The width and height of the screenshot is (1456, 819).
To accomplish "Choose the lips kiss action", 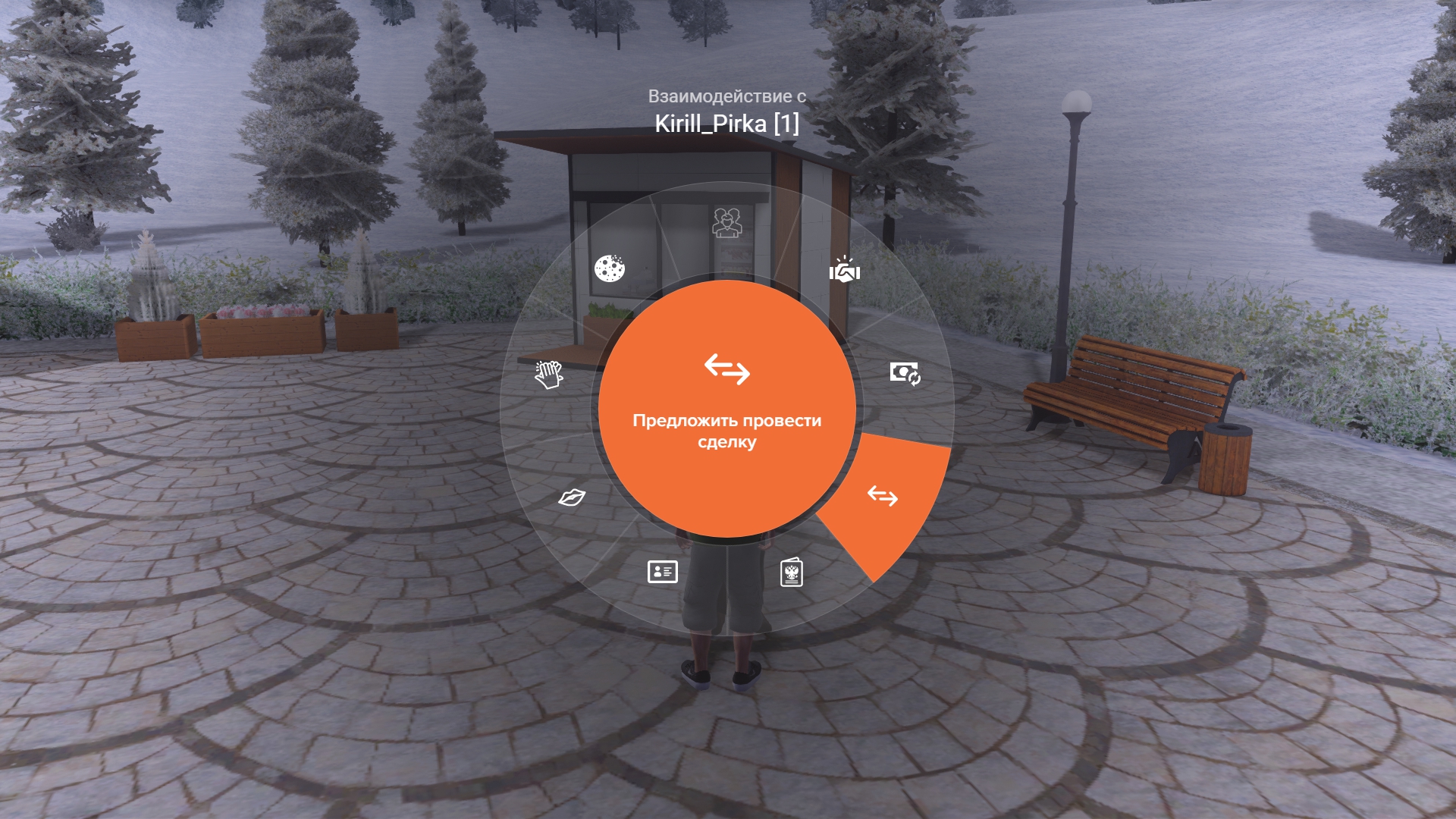I will click(x=572, y=497).
